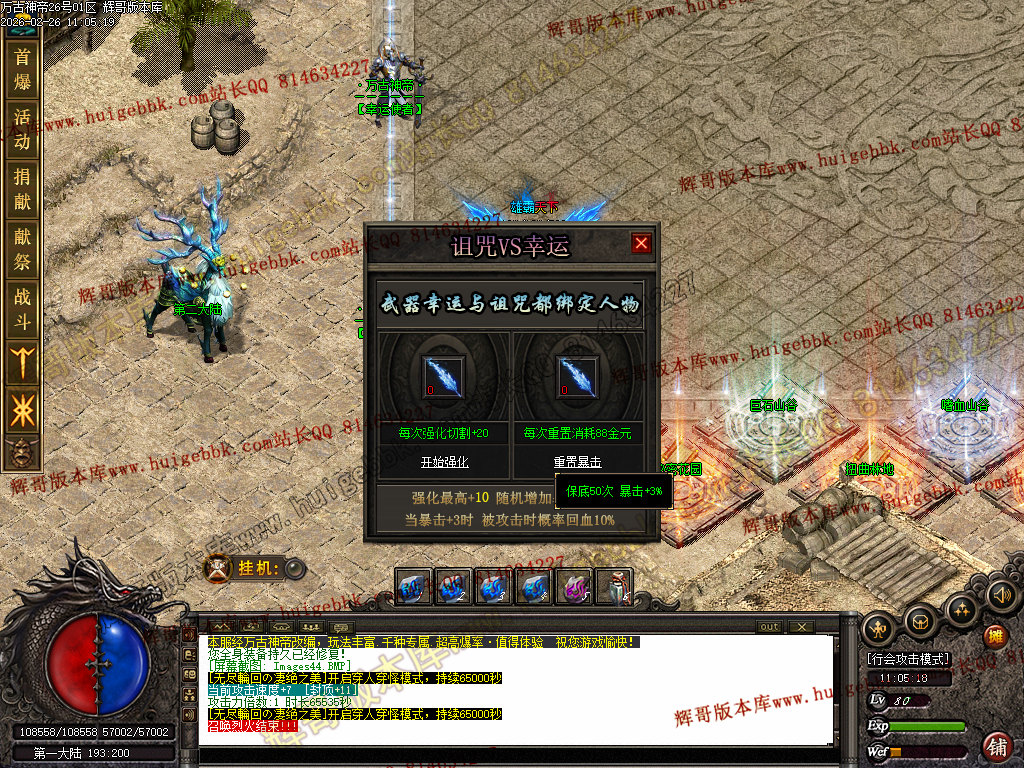This screenshot has width=1024, height=768.
Task: Close the 诅咒VS幸运 window
Action: (x=641, y=243)
